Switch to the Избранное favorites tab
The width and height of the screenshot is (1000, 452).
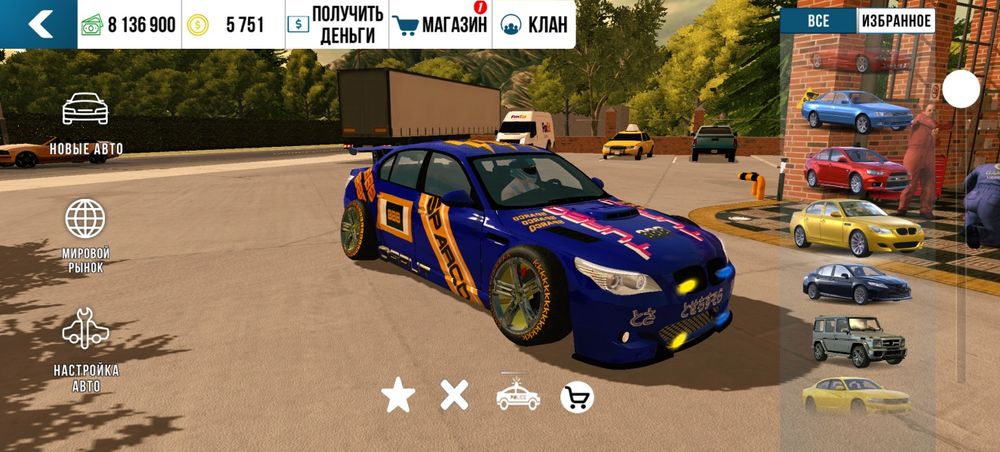coord(895,20)
